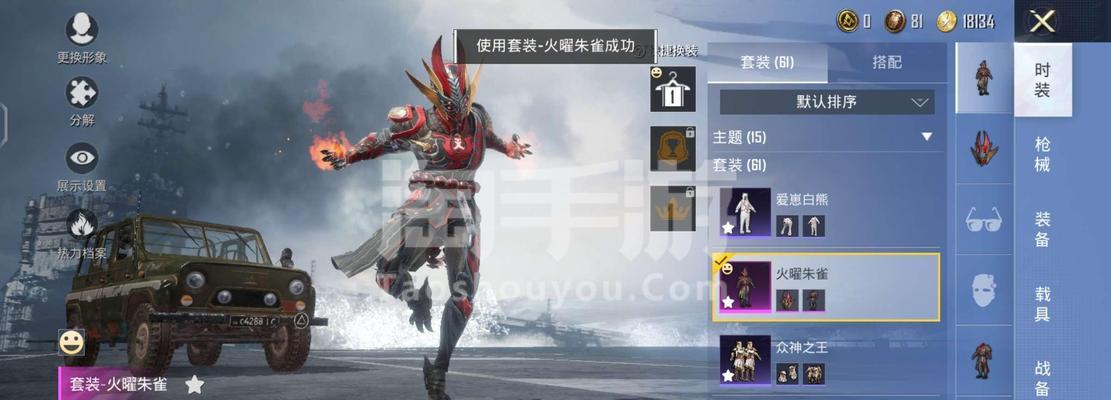1111x400 pixels.
Task: Open the 时装 fashion category
Action: pyautogui.click(x=1042, y=80)
